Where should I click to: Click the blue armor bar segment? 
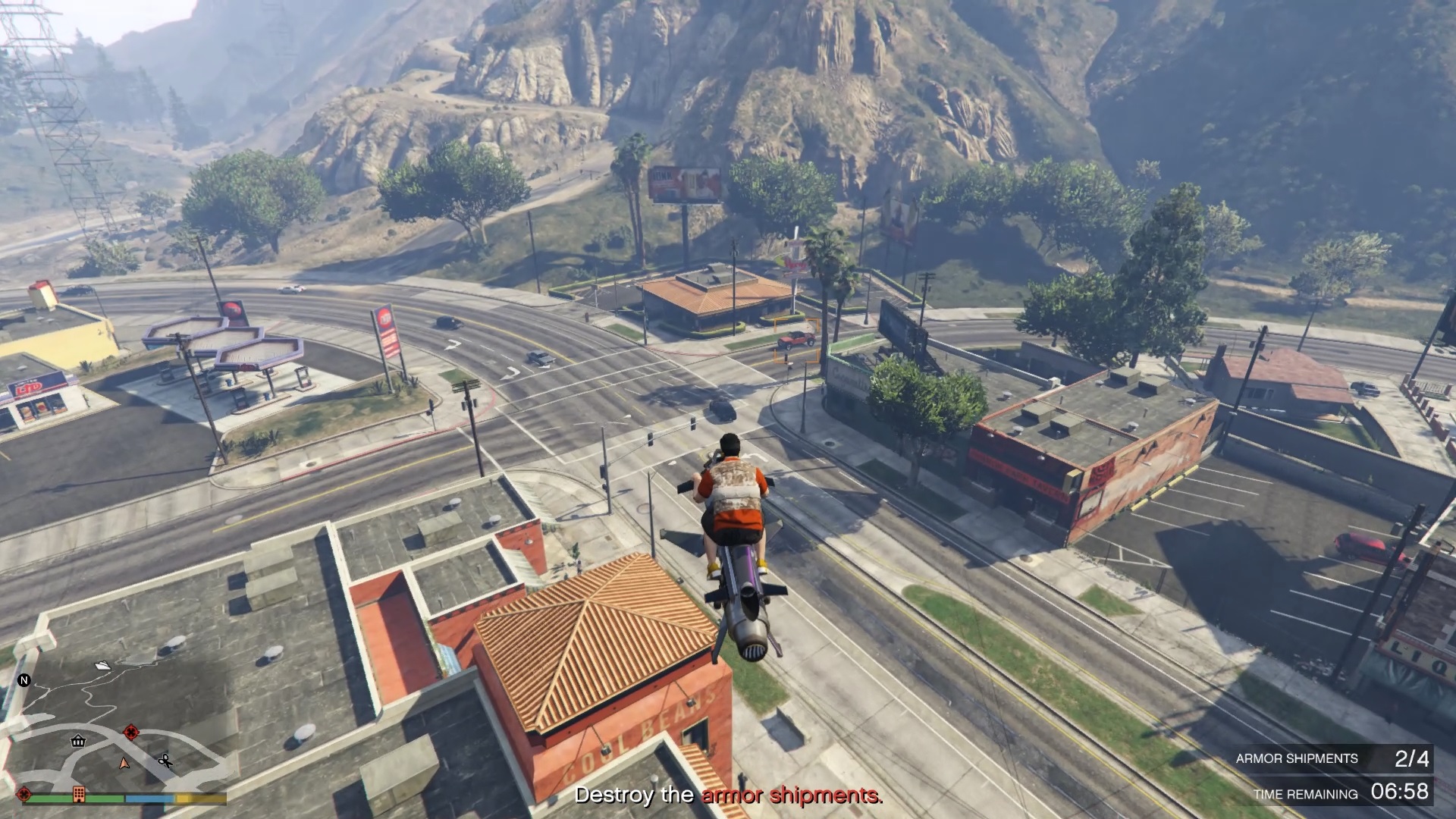[x=149, y=797]
